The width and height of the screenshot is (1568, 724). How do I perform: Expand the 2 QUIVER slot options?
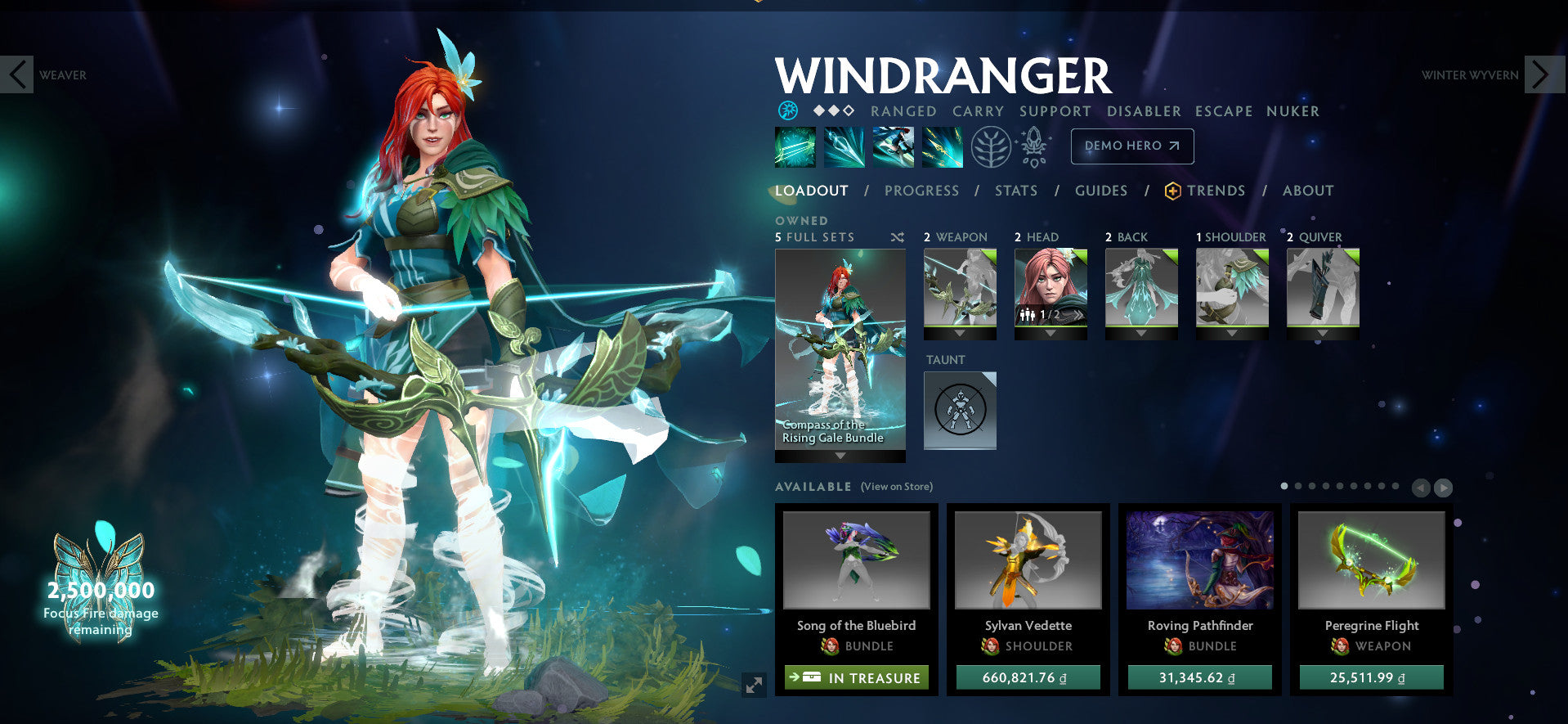1322,335
